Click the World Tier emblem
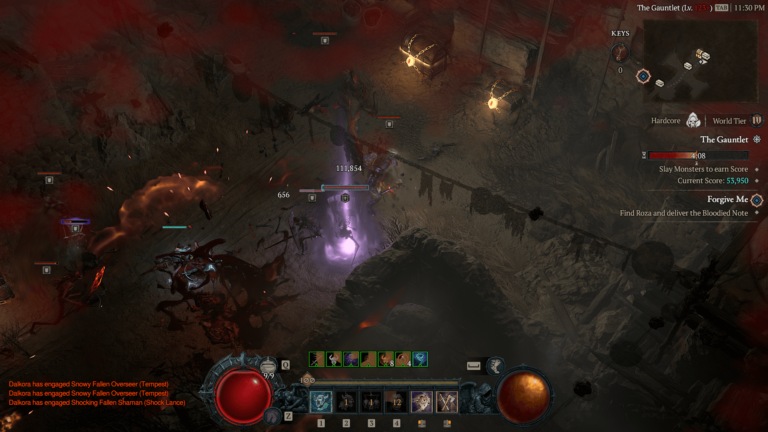768x432 pixels. coord(757,121)
